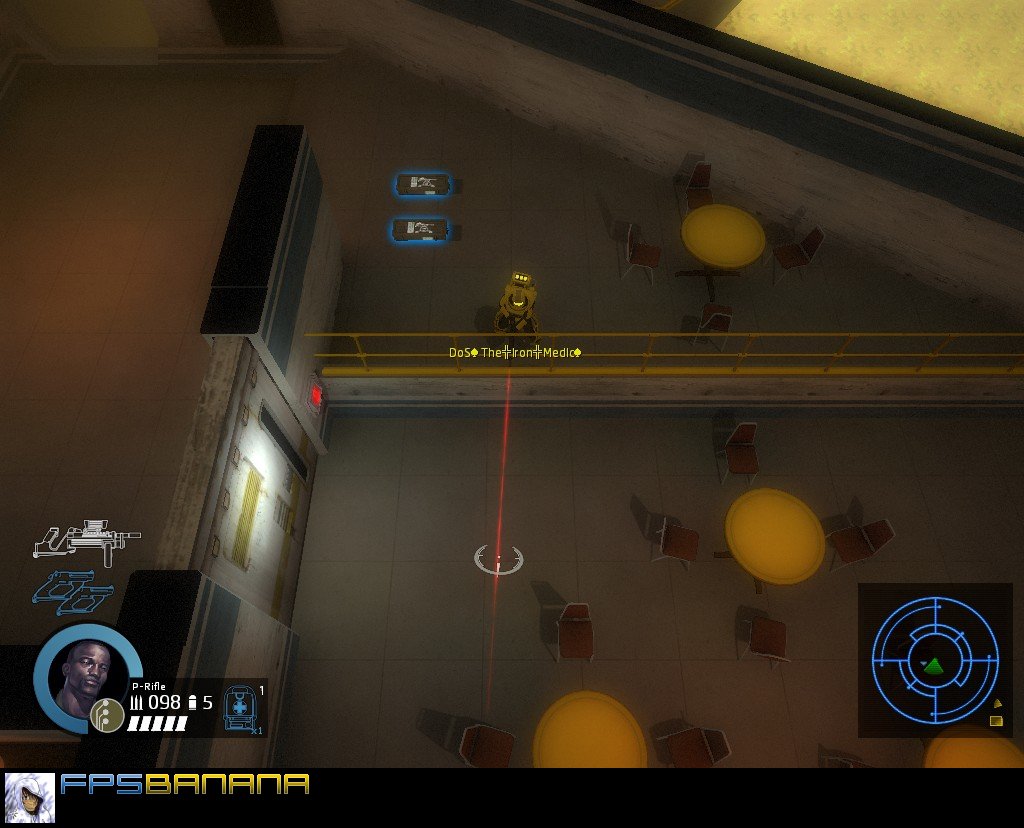Open the FPSBanana logo banner
This screenshot has height=828, width=1024.
click(x=185, y=784)
